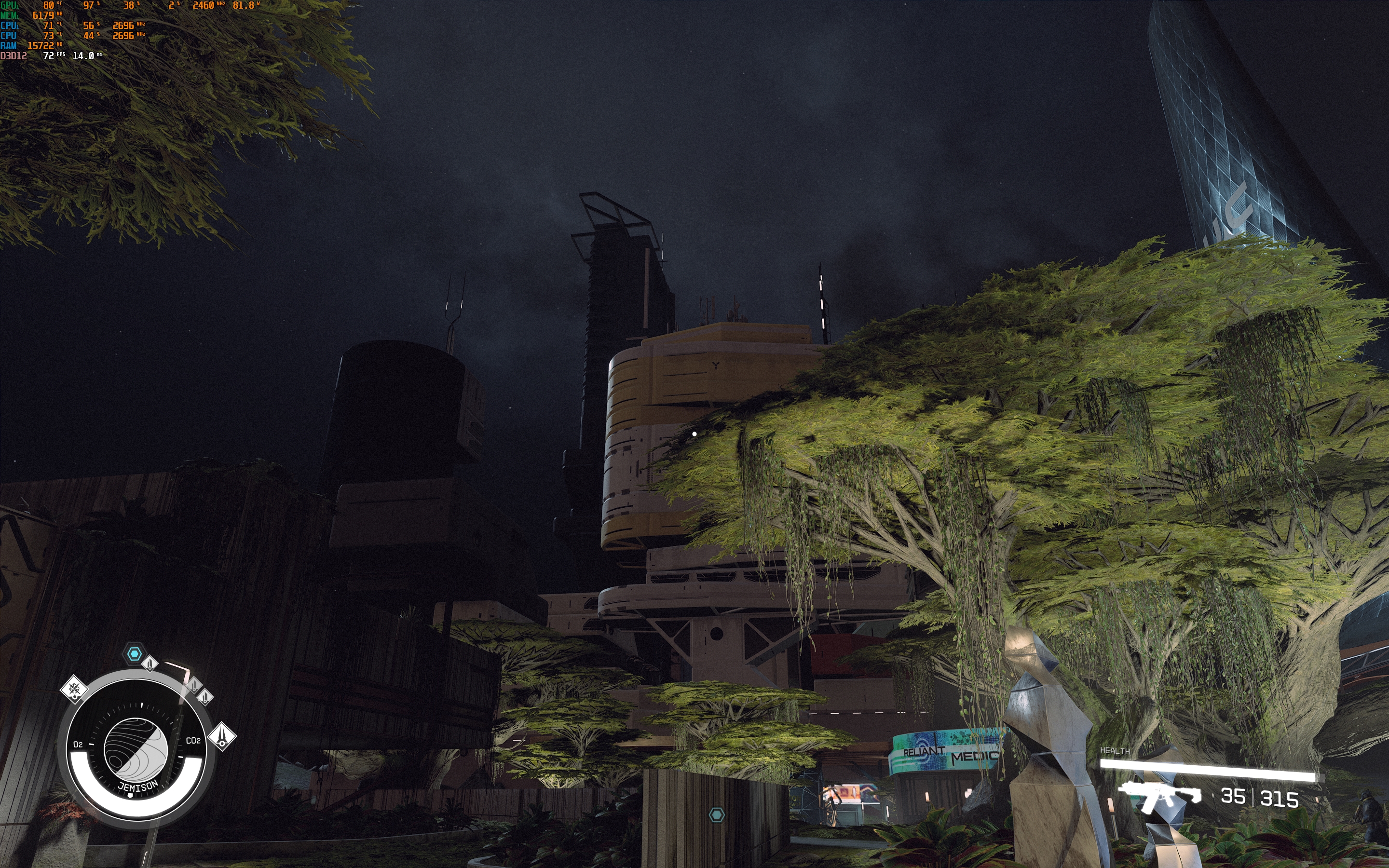Click the equipped rifle weapon icon
The width and height of the screenshot is (1389, 868).
1160,796
